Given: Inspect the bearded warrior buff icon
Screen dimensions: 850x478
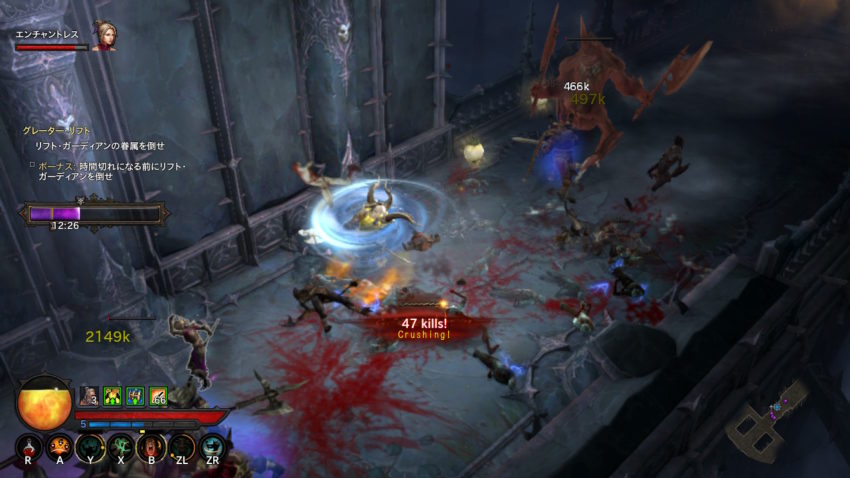Looking at the screenshot, I should point(88,396).
